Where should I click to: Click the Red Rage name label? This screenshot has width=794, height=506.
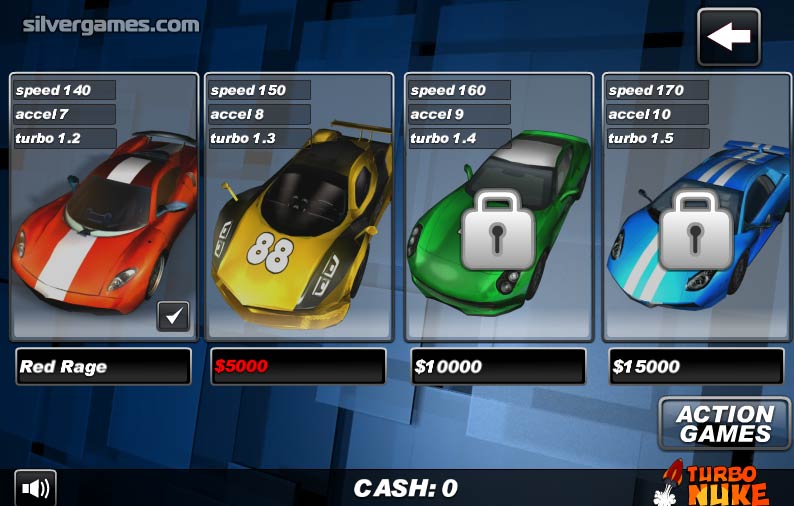tap(103, 366)
